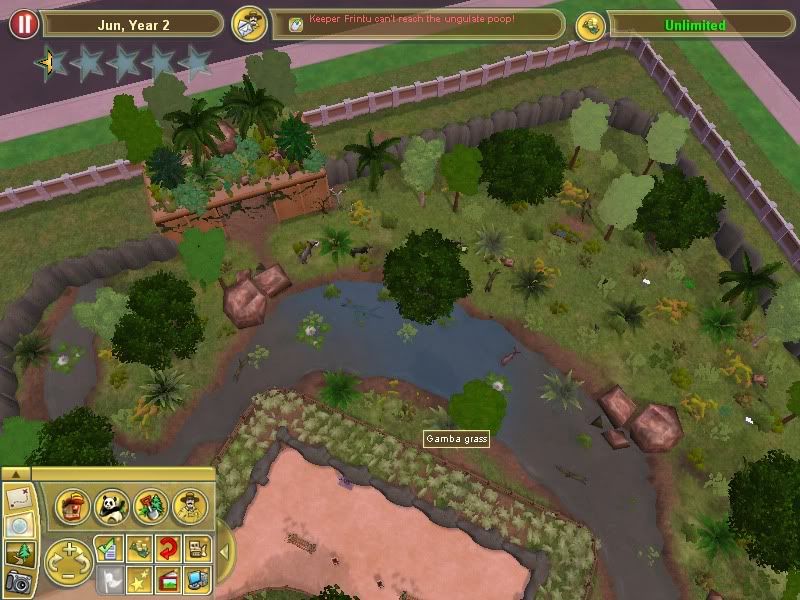Select the bulldozer demolish tool

[198, 547]
